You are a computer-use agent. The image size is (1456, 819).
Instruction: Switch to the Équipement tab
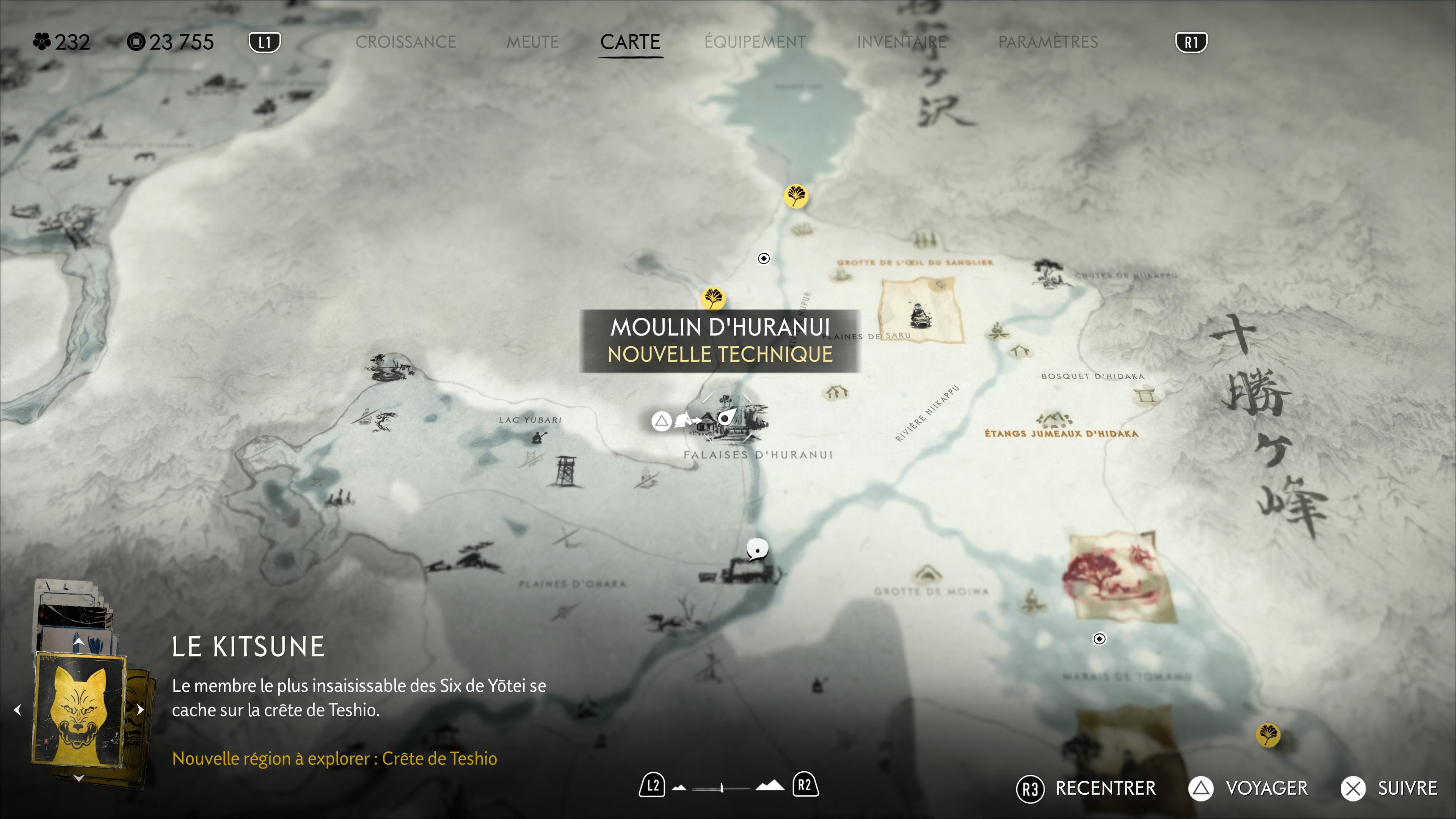[x=755, y=42]
